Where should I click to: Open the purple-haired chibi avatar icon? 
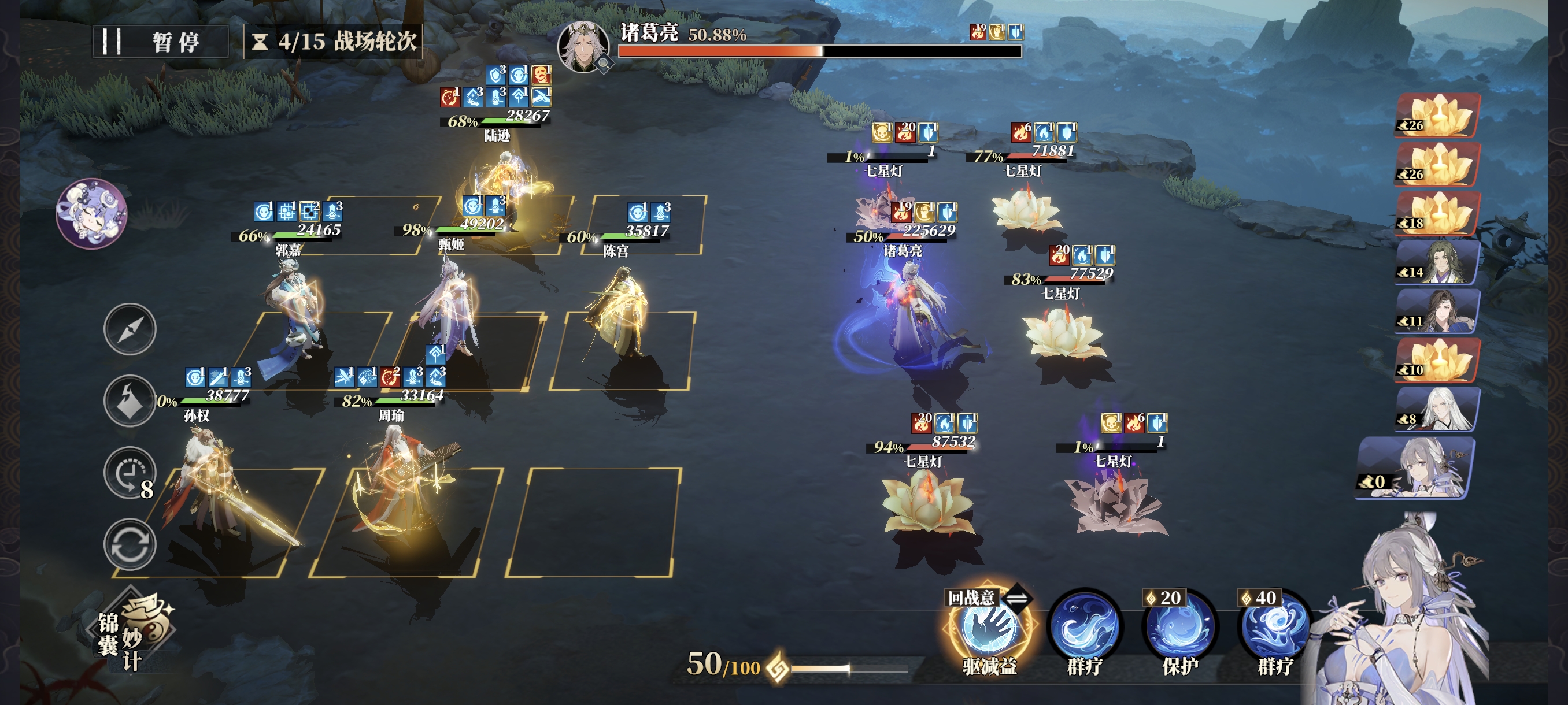coord(91,213)
